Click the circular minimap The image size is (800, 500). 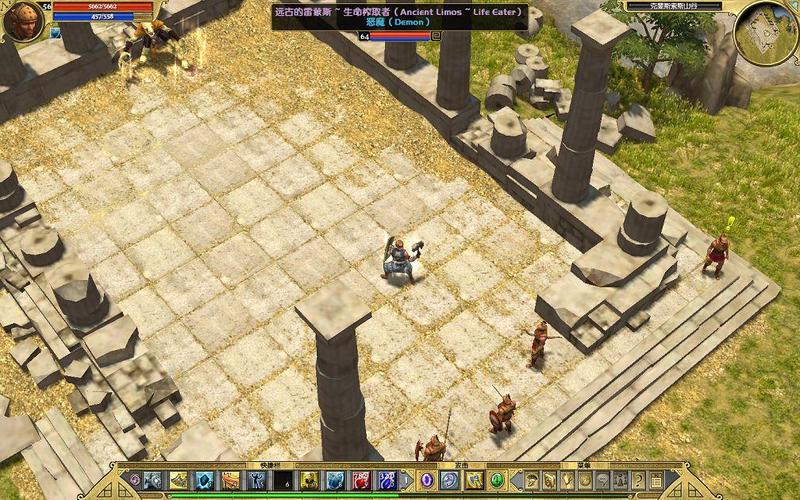tap(765, 30)
